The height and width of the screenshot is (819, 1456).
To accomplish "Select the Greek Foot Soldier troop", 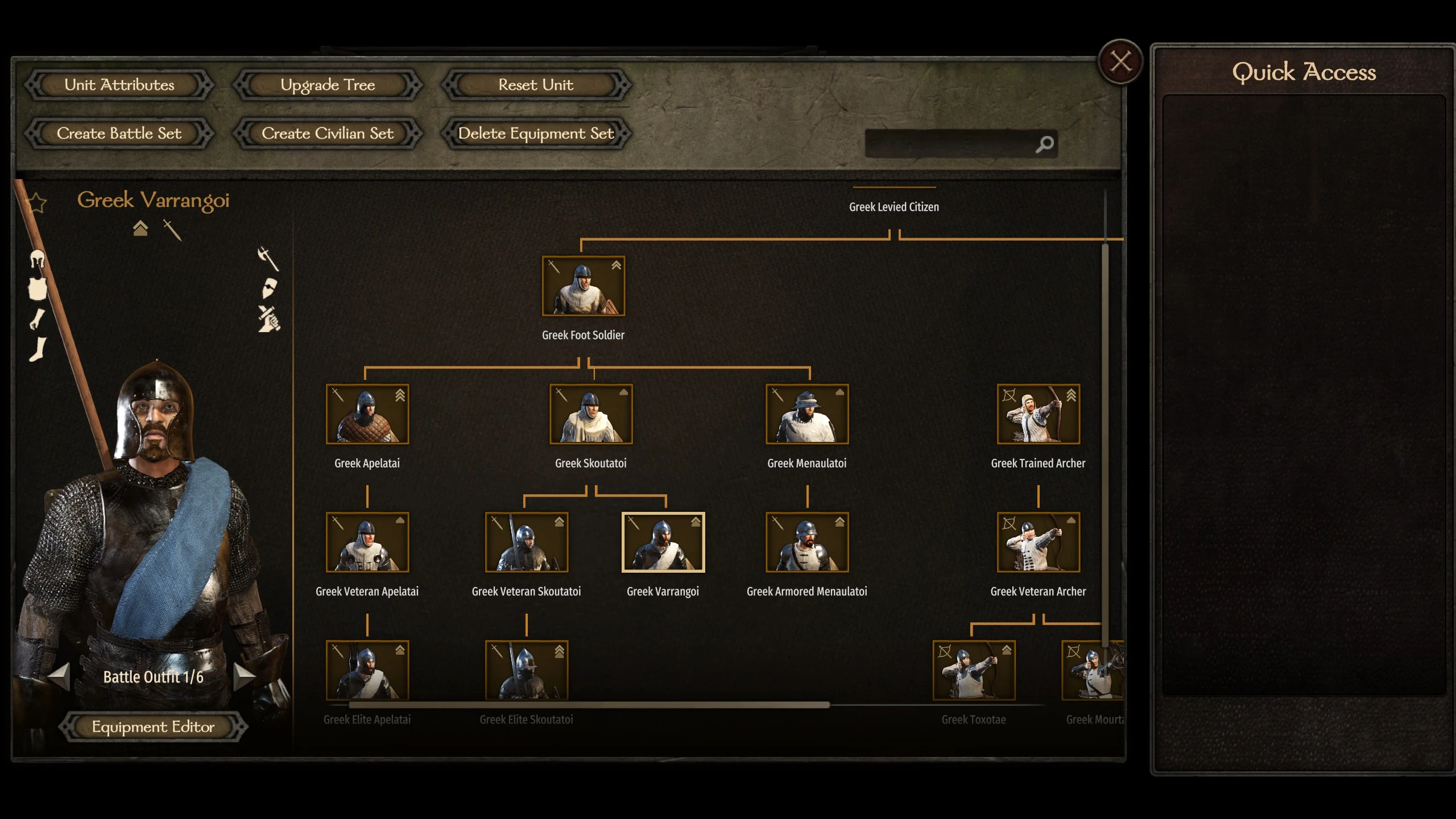I will click(x=583, y=286).
